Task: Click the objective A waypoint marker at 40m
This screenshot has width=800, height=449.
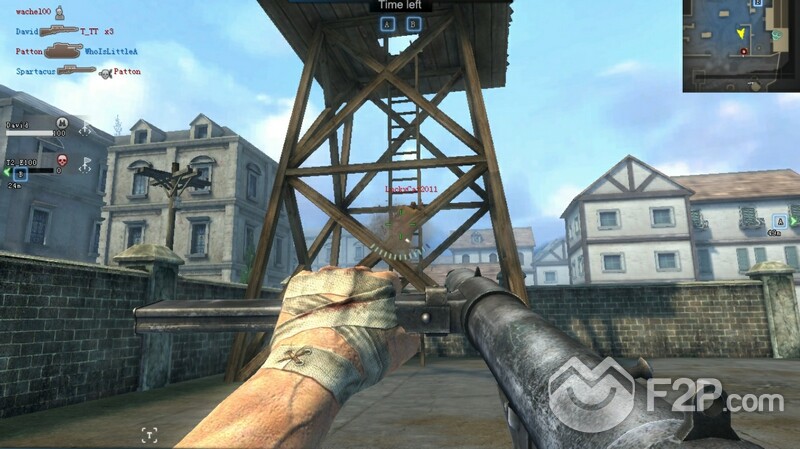Action: (779, 220)
